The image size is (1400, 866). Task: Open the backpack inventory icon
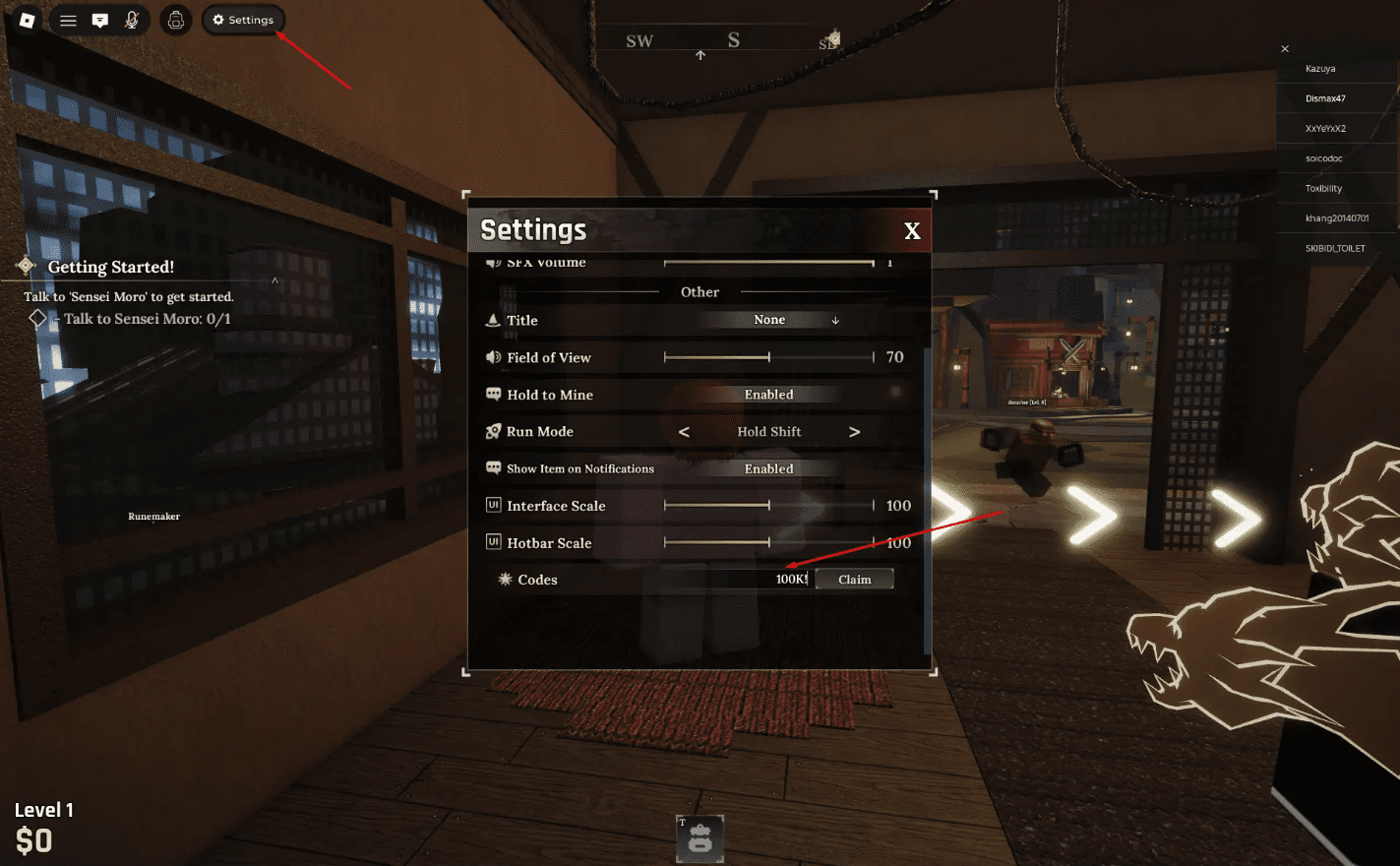pos(175,20)
